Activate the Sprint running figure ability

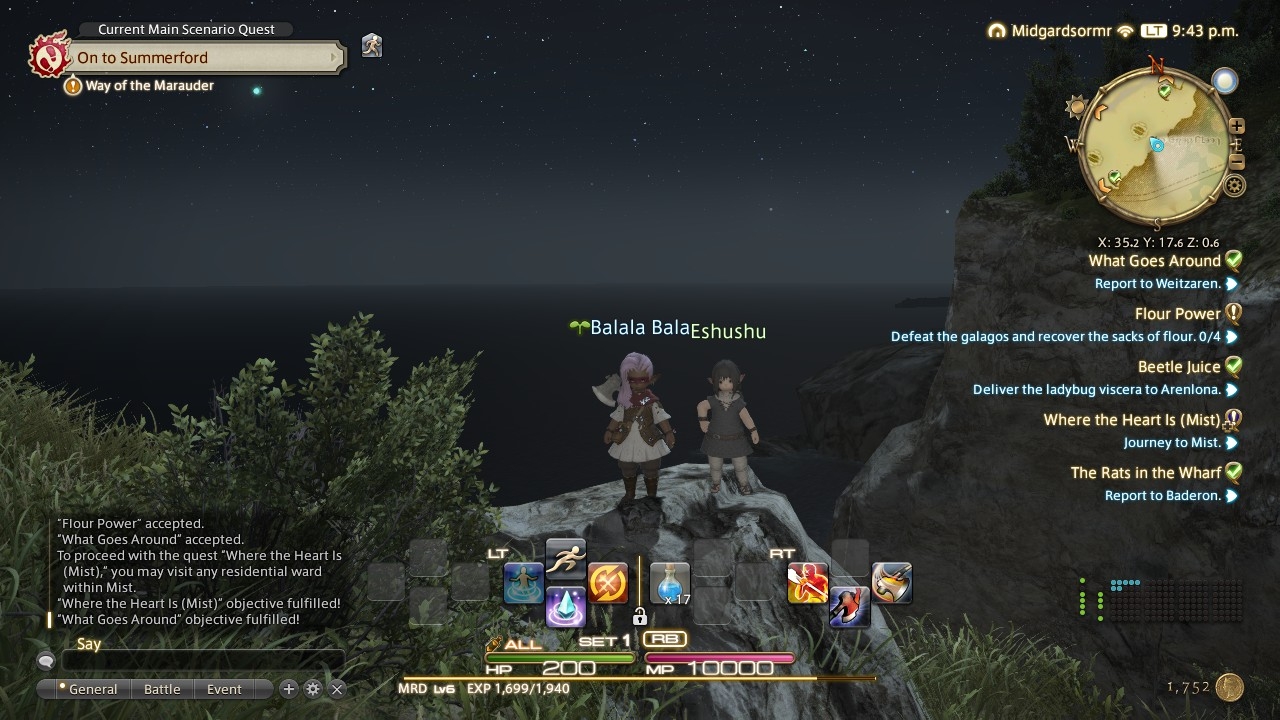(x=565, y=558)
